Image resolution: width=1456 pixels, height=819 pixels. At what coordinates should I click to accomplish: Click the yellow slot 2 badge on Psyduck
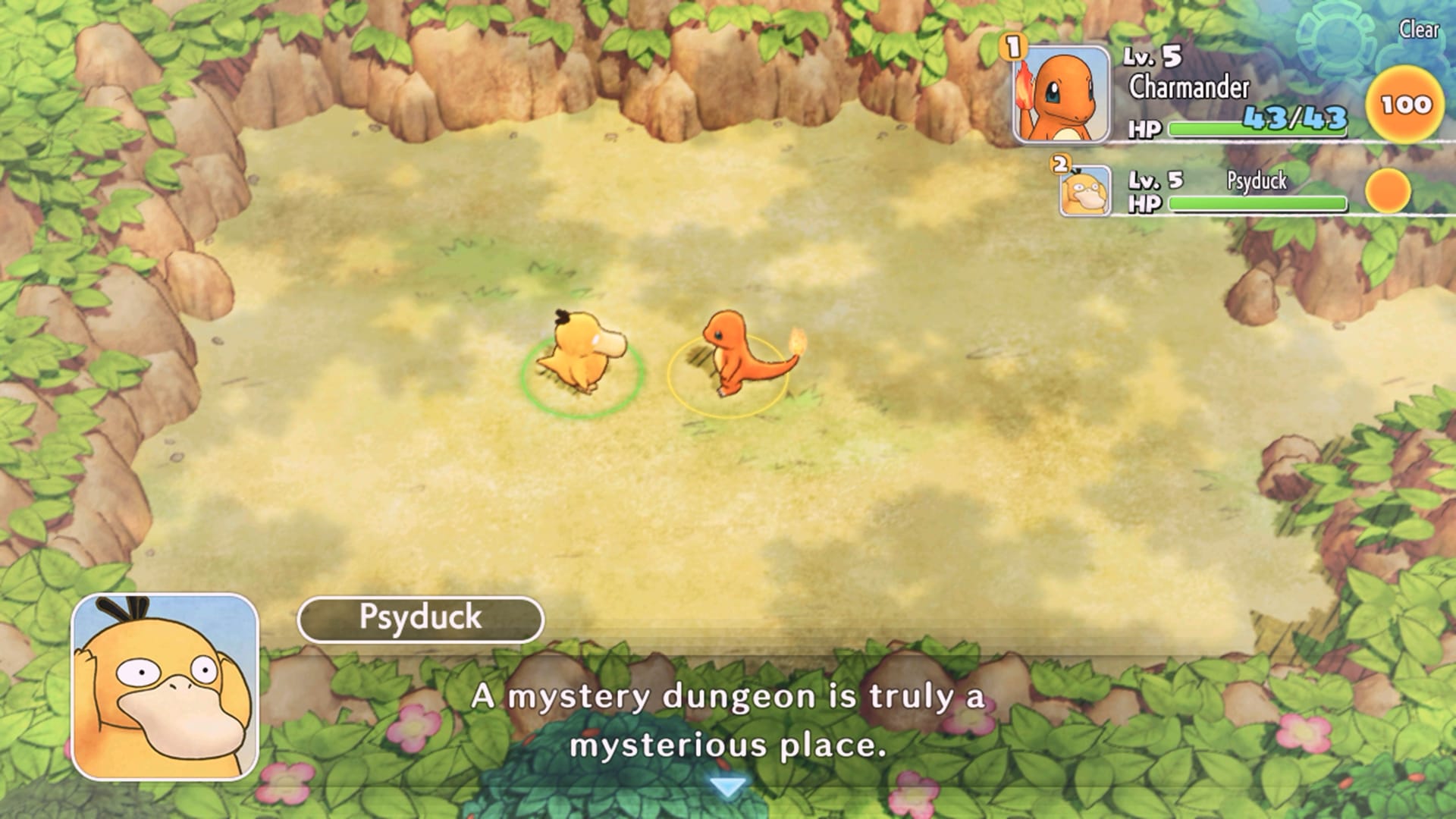coord(1059,163)
